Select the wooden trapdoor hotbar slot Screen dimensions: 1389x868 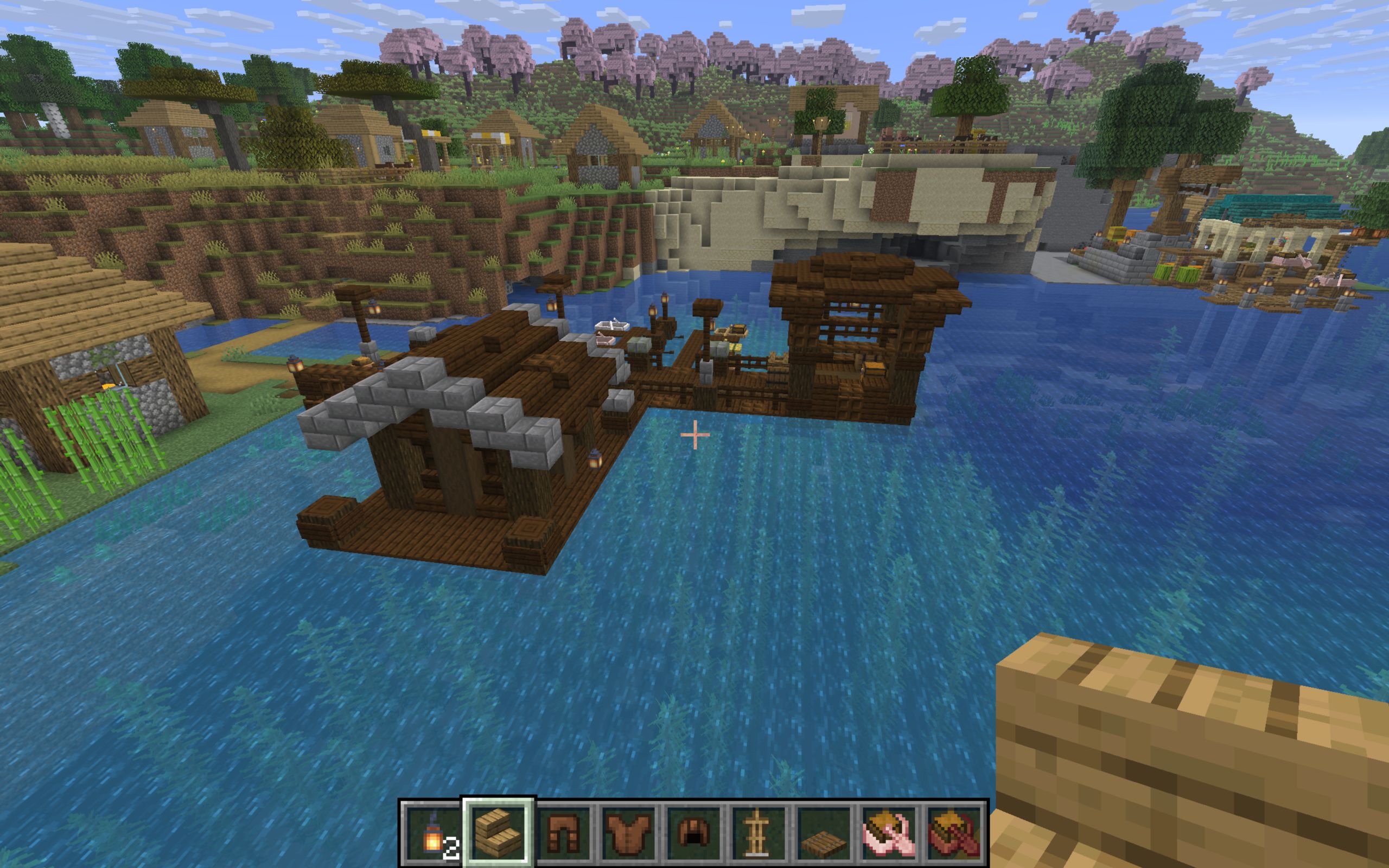825,832
